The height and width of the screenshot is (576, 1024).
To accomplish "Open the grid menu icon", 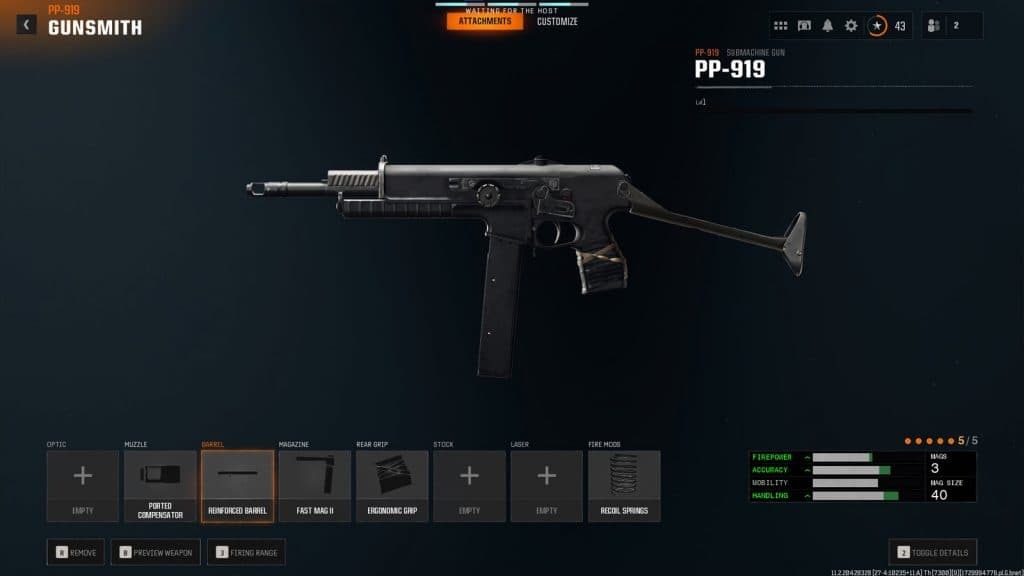I will coord(781,25).
